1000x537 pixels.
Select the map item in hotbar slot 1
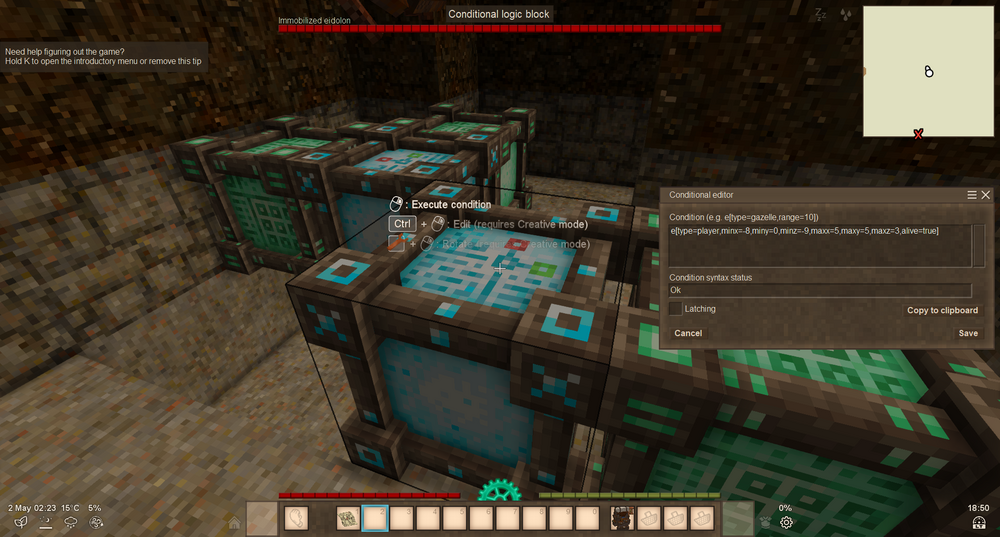tap(348, 518)
